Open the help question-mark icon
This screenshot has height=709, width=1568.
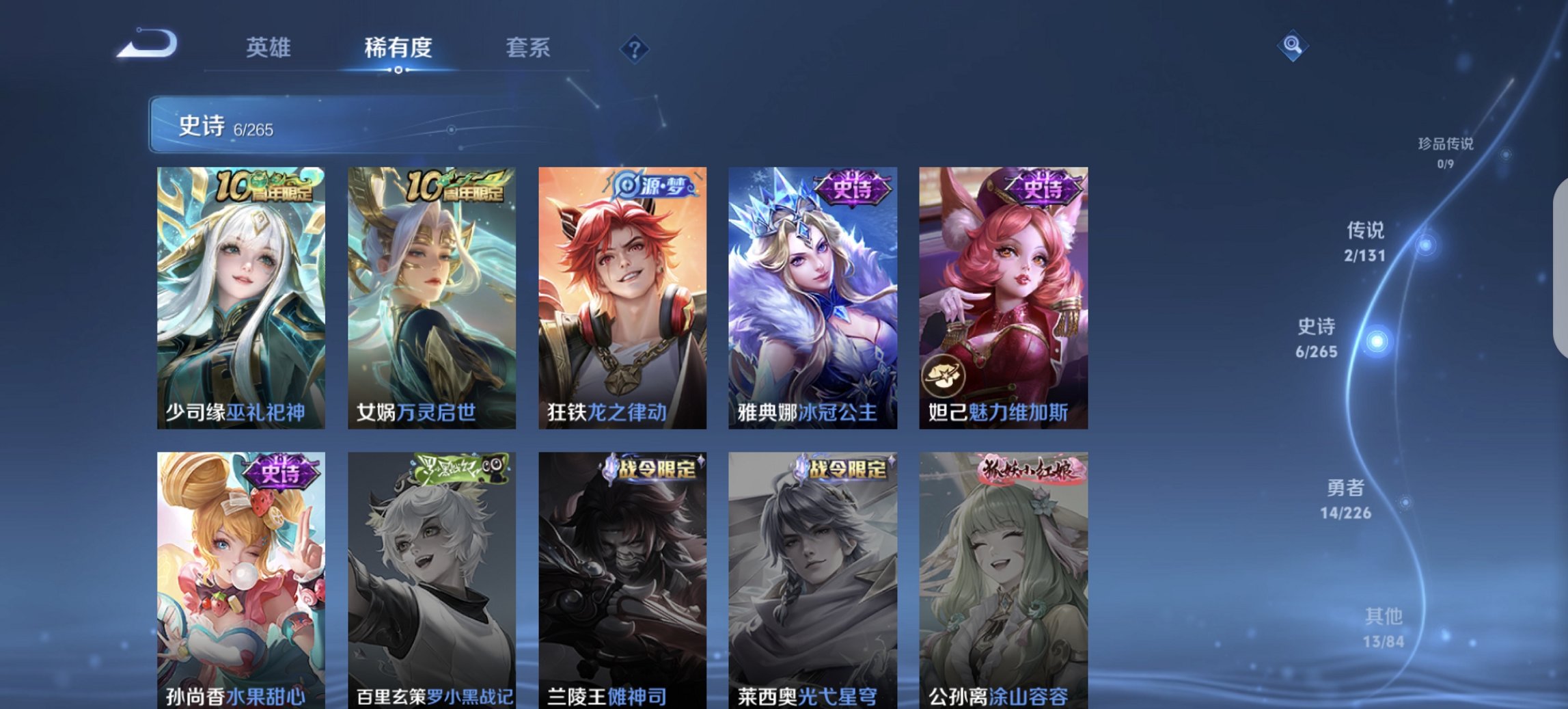(634, 48)
